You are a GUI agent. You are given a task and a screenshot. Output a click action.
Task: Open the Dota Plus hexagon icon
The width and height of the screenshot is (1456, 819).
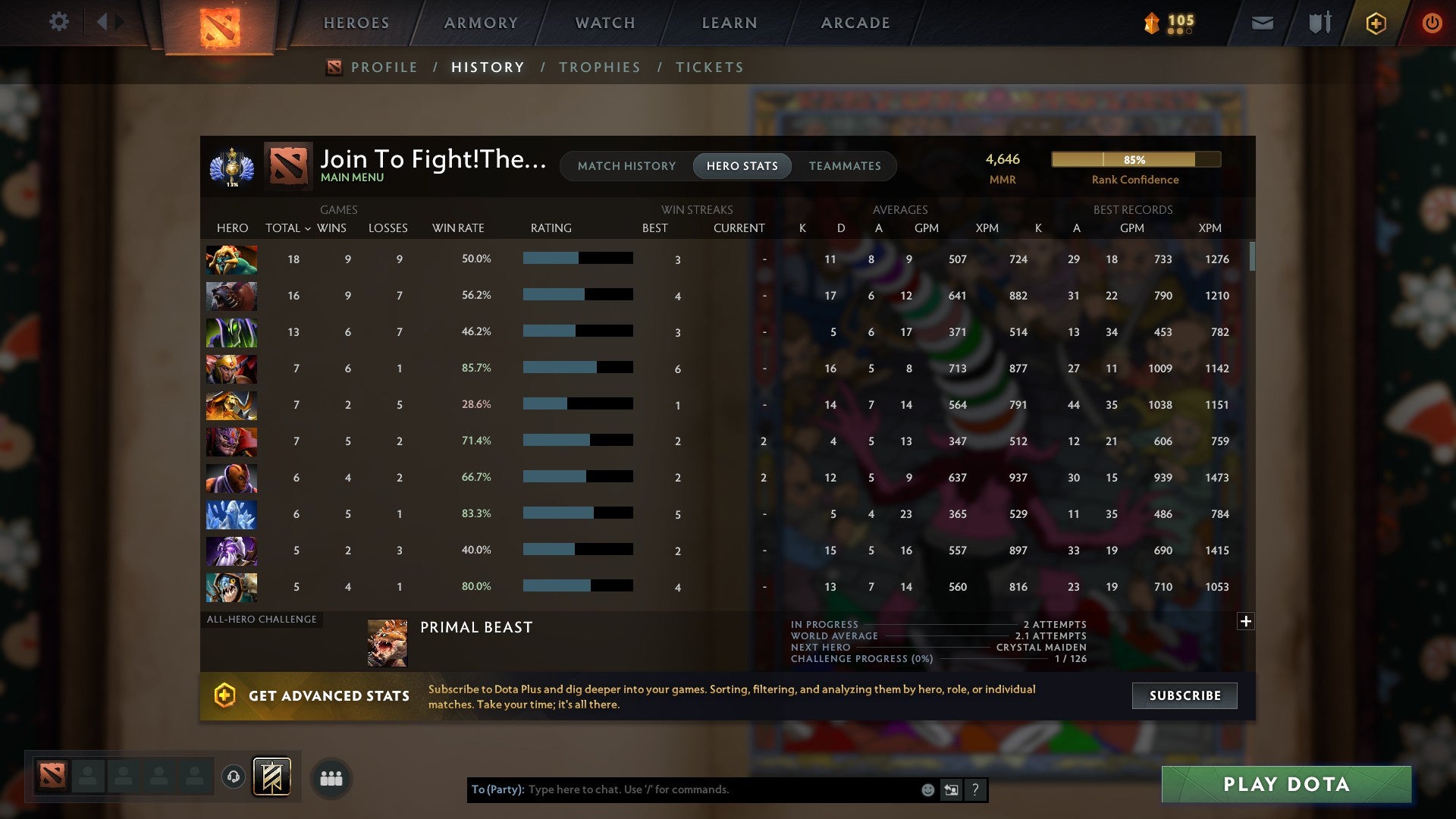1375,23
